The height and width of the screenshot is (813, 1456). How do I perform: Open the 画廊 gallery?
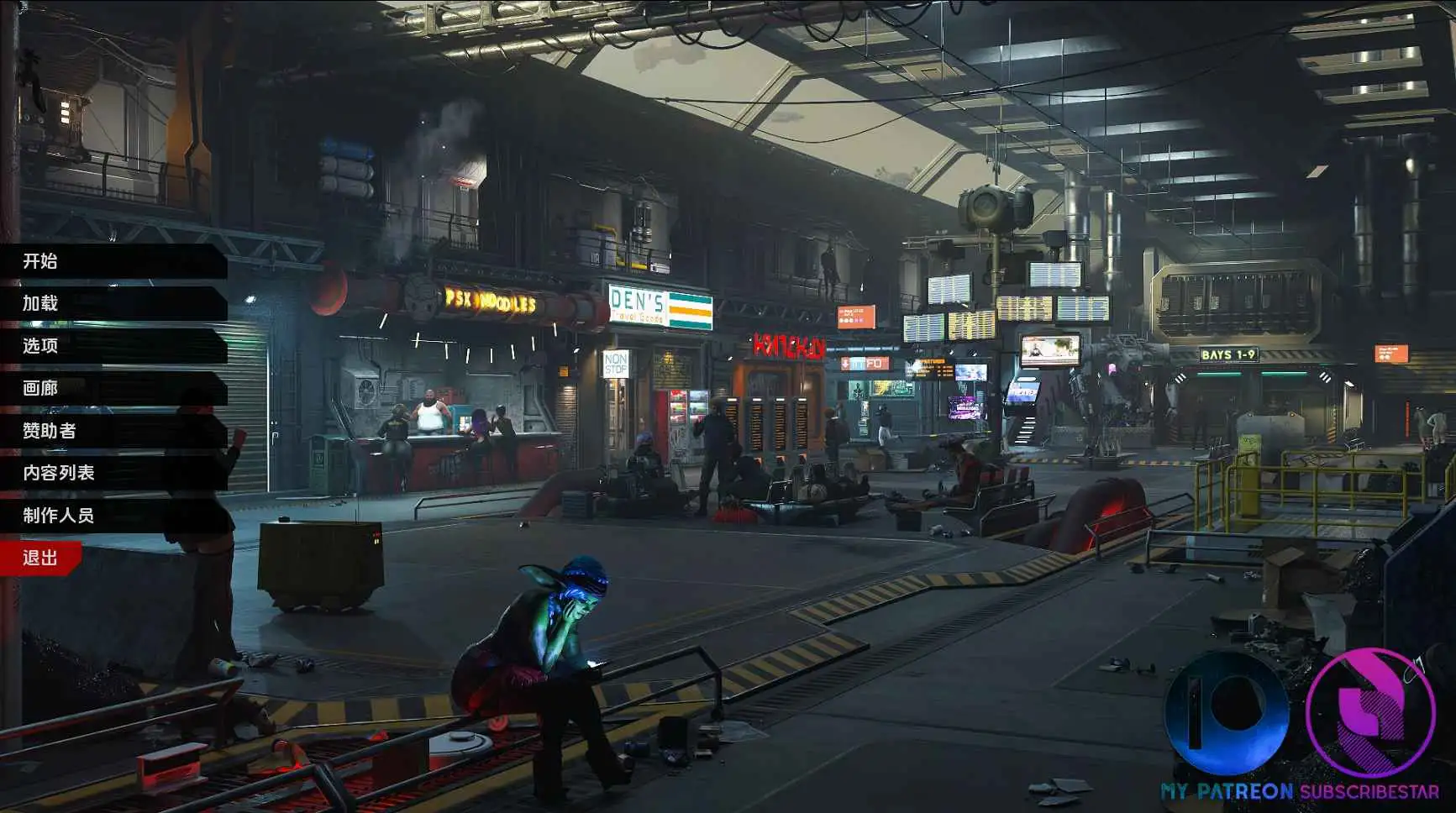[x=40, y=388]
